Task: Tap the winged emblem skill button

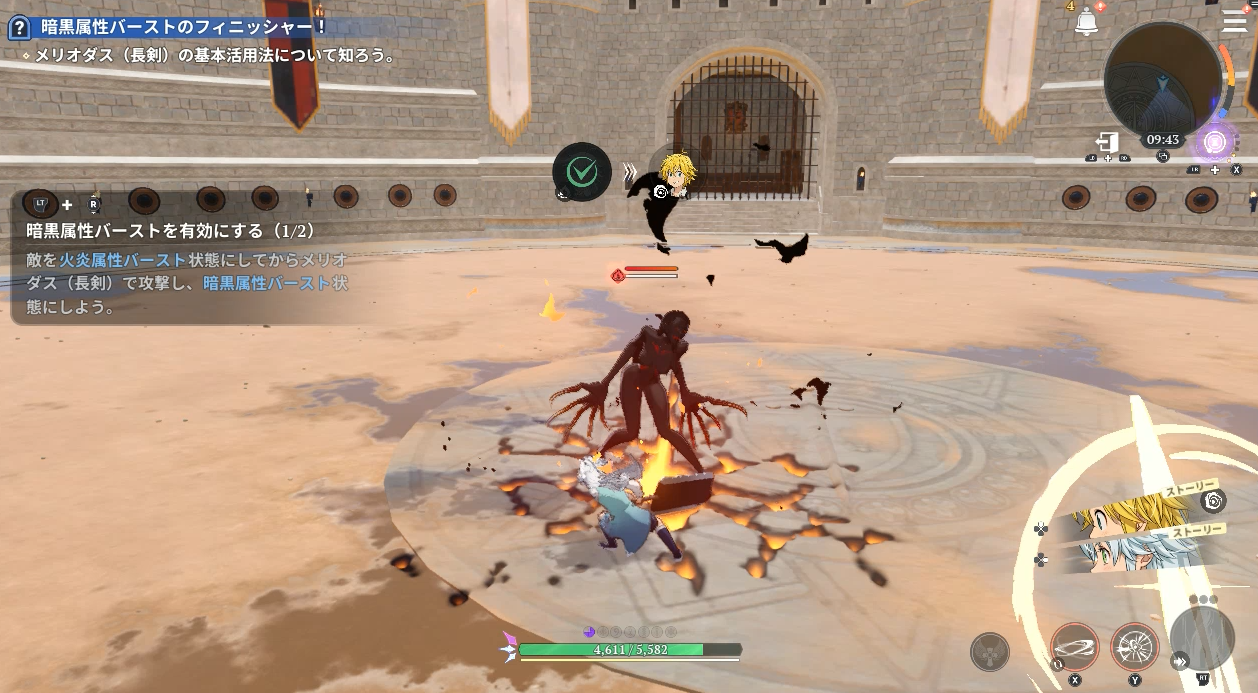Action: (x=989, y=652)
